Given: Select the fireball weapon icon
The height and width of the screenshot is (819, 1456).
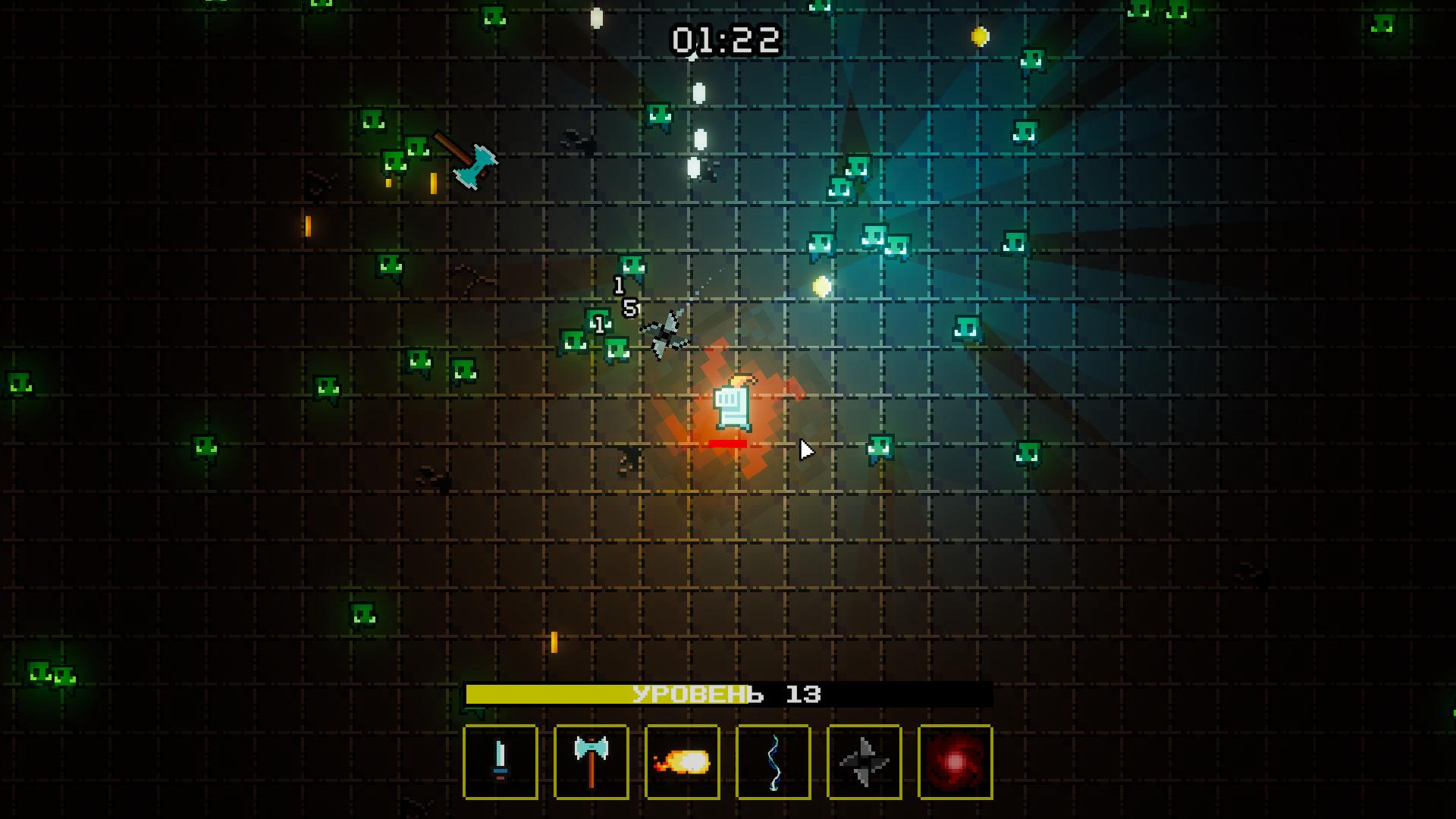Looking at the screenshot, I should pos(681,761).
